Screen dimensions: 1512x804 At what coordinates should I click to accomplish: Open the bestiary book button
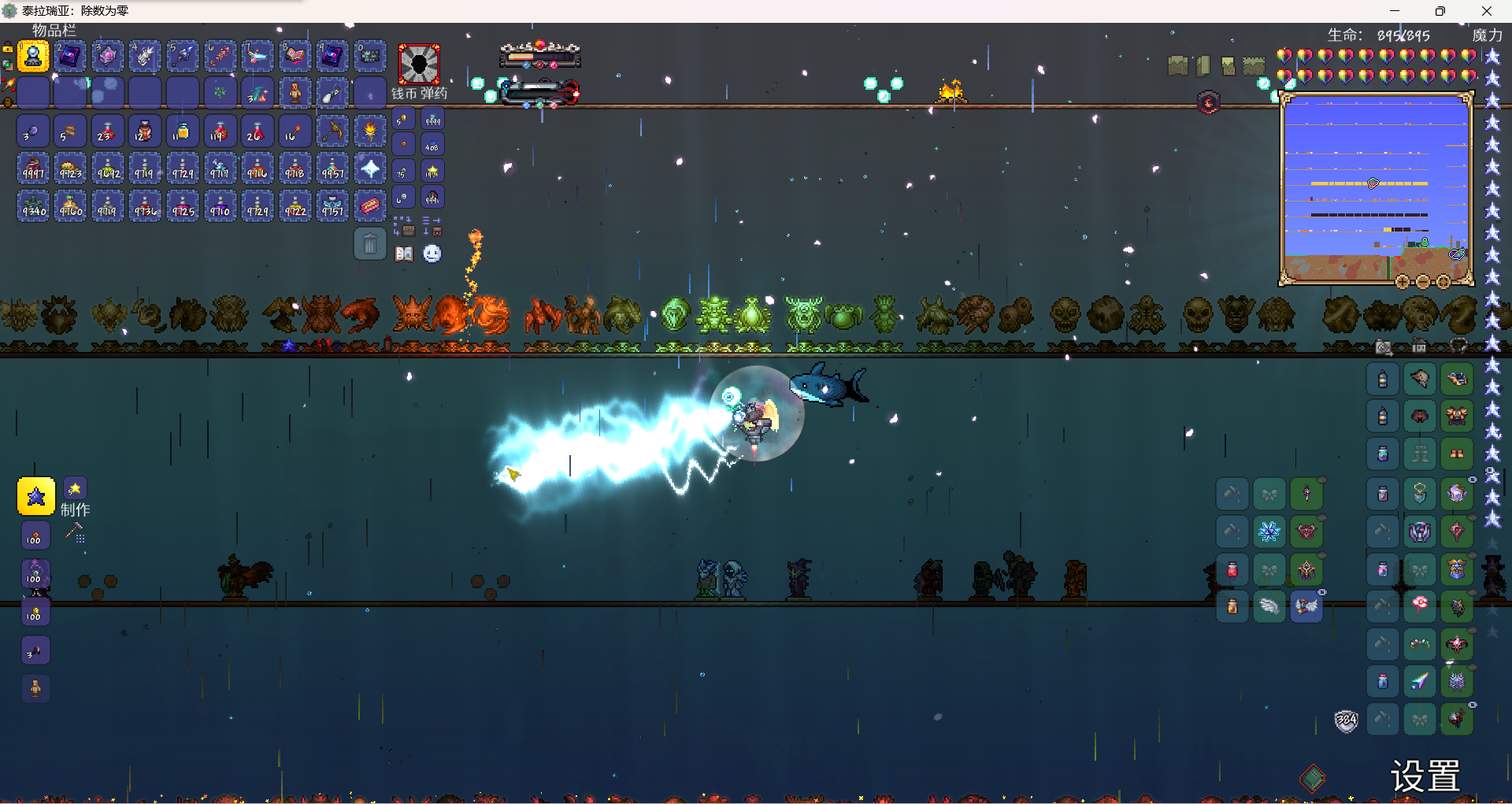(404, 254)
